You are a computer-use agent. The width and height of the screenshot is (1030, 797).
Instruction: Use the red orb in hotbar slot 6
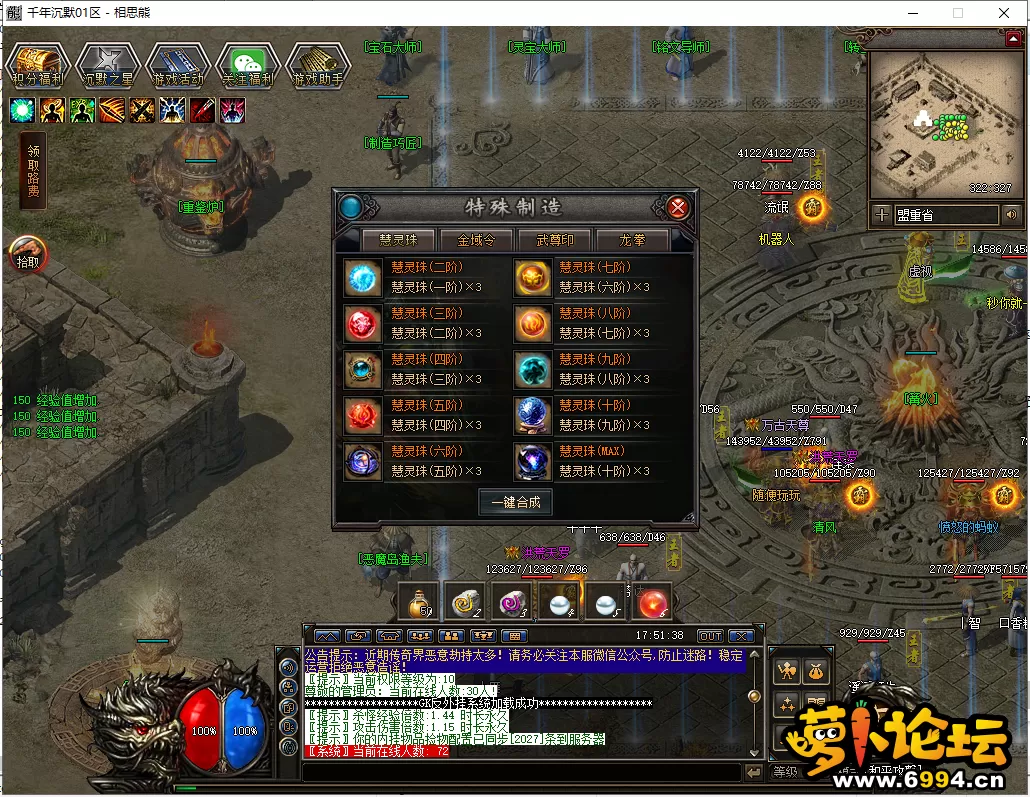652,602
